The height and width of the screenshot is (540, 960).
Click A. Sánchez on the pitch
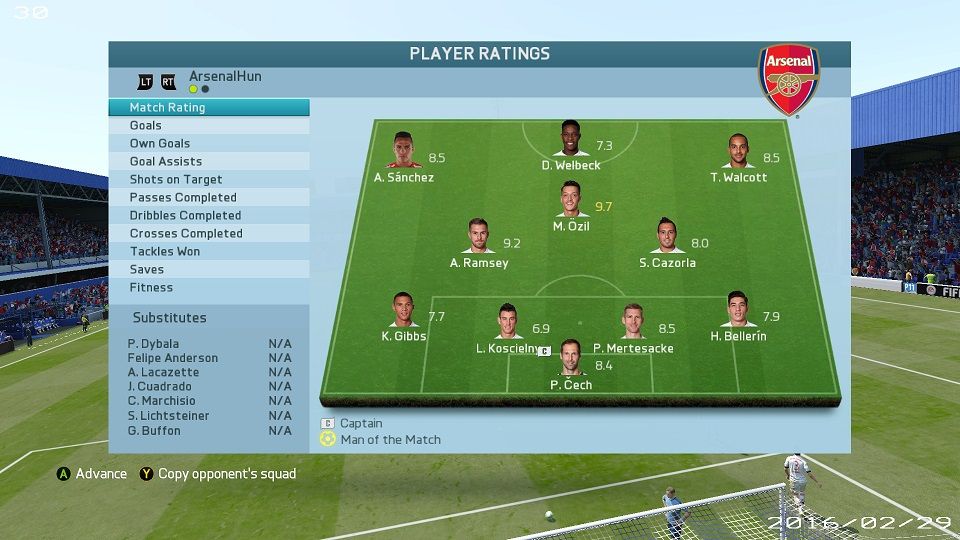403,151
